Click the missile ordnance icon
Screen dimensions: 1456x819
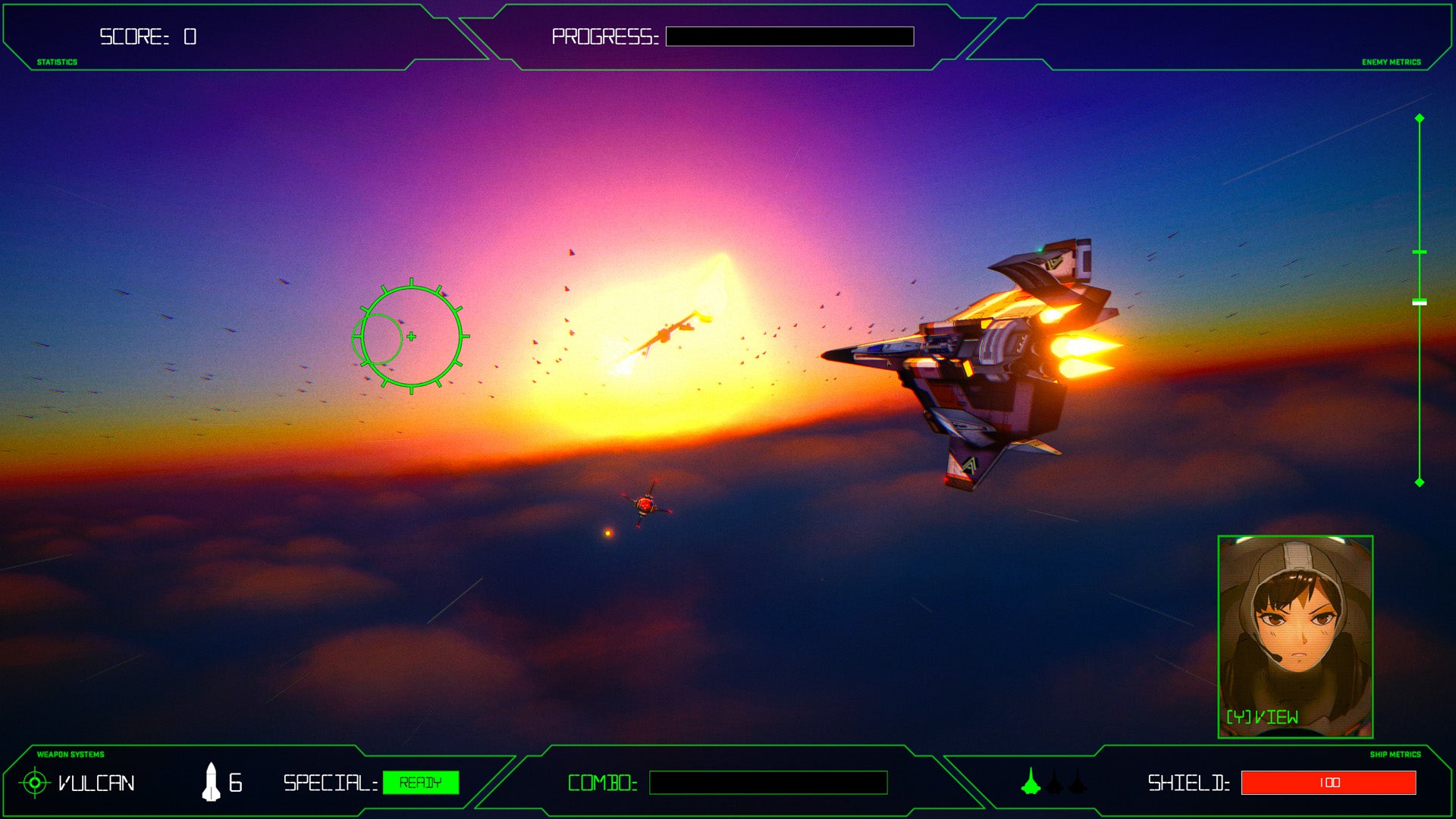click(x=210, y=781)
